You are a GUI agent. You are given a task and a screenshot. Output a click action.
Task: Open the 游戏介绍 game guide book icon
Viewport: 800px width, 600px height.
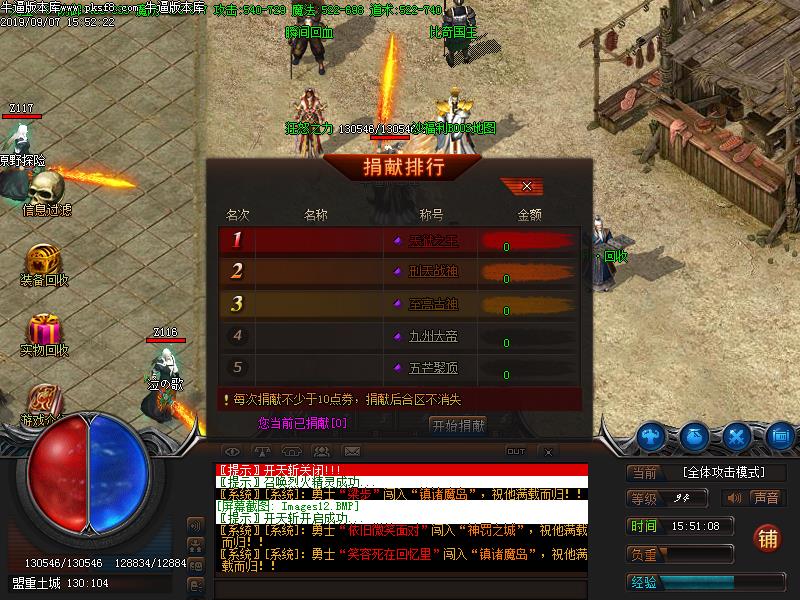(44, 400)
